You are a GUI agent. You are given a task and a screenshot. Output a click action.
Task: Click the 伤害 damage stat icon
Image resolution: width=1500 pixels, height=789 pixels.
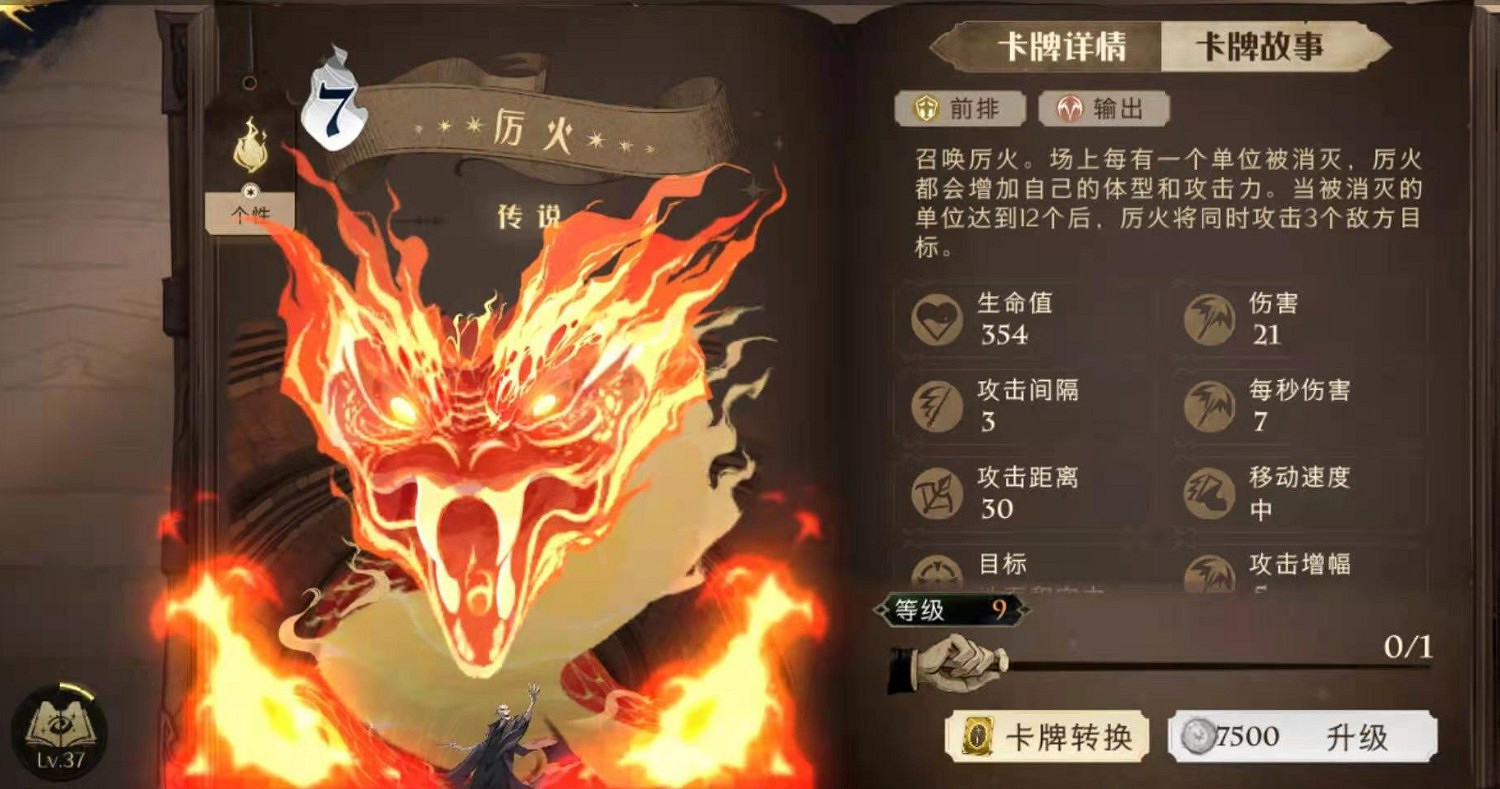(1210, 319)
